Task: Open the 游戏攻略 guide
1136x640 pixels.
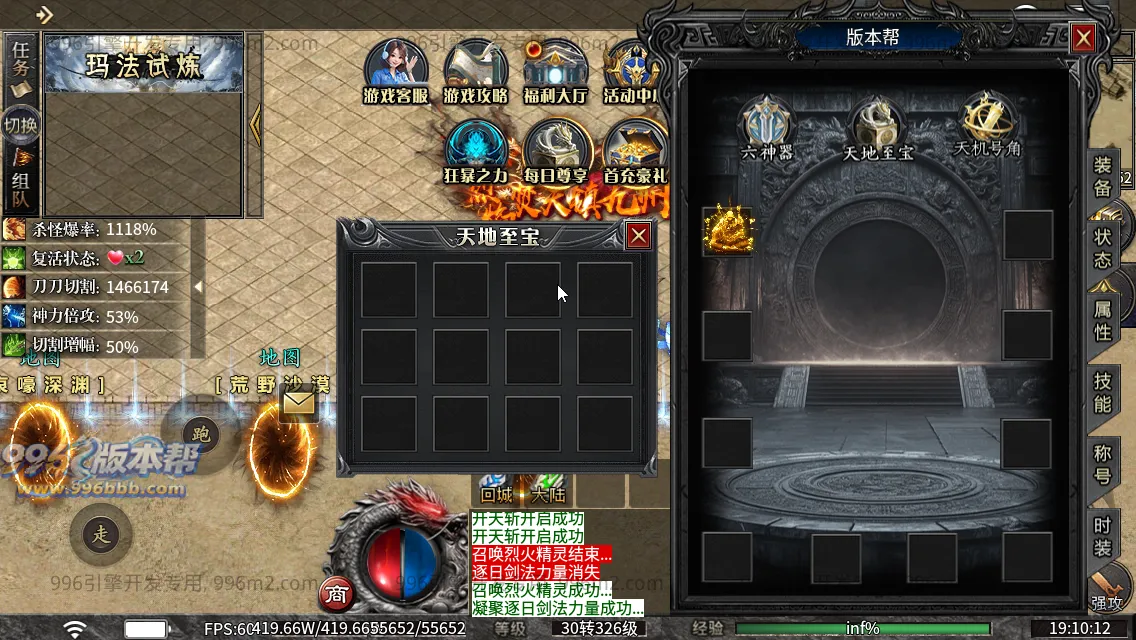Action: point(476,70)
